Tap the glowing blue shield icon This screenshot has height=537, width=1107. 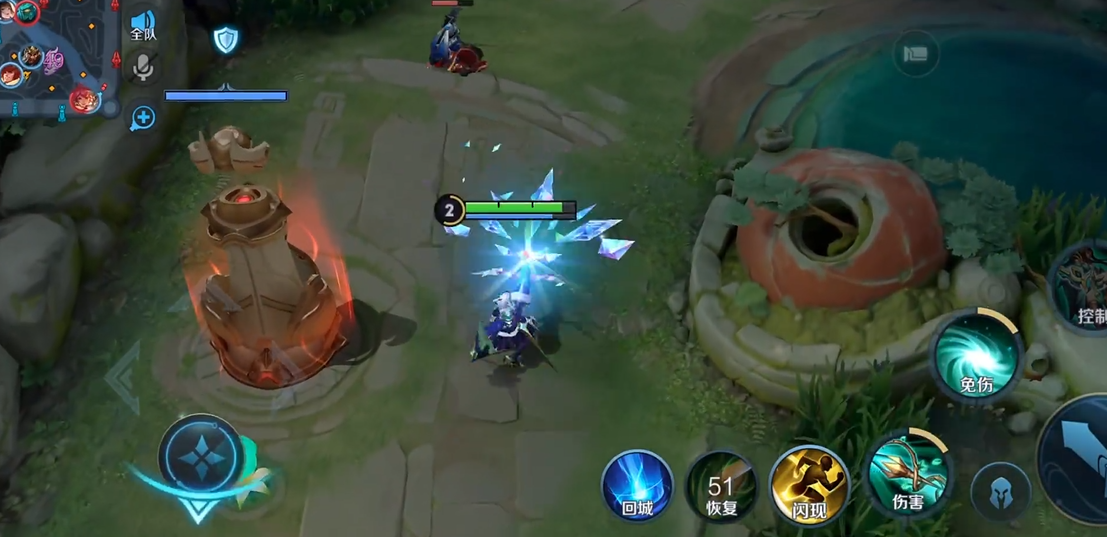(x=226, y=40)
